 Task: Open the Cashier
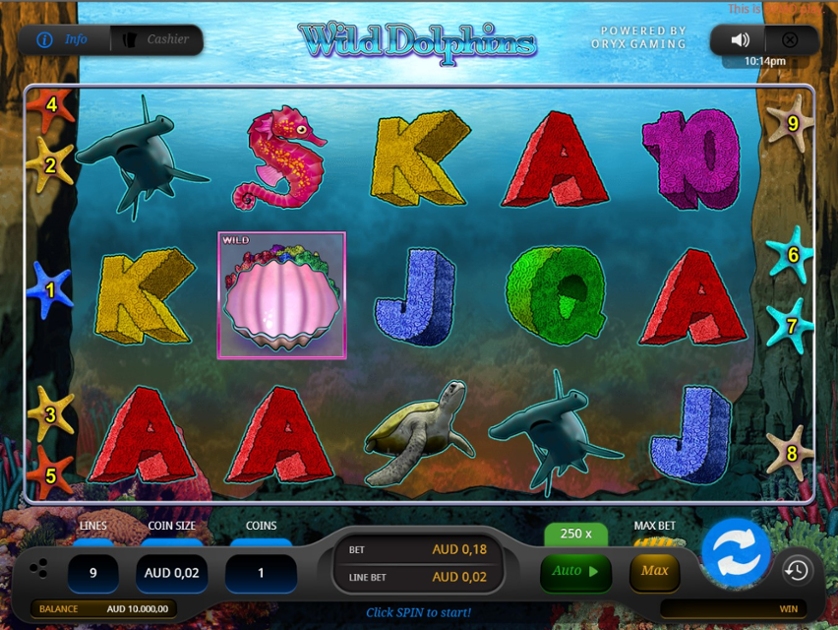(x=155, y=40)
